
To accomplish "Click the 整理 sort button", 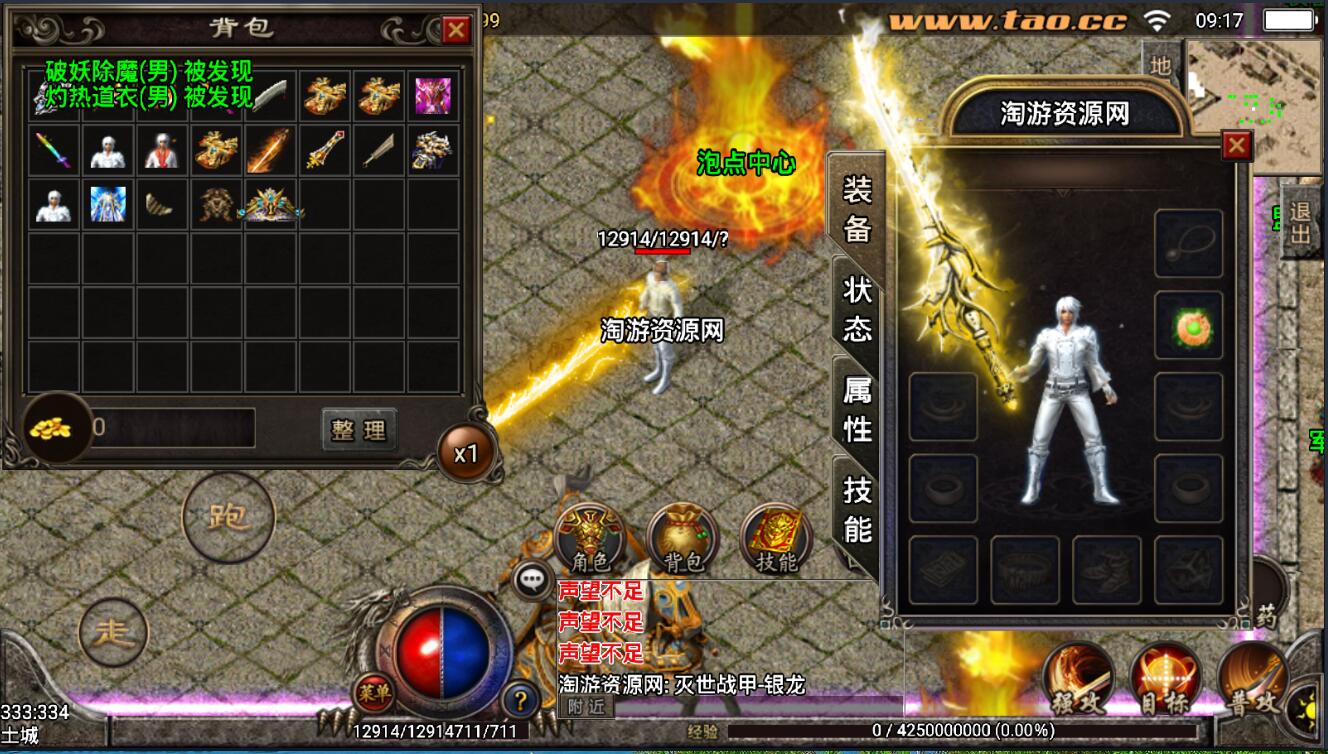I will (359, 430).
